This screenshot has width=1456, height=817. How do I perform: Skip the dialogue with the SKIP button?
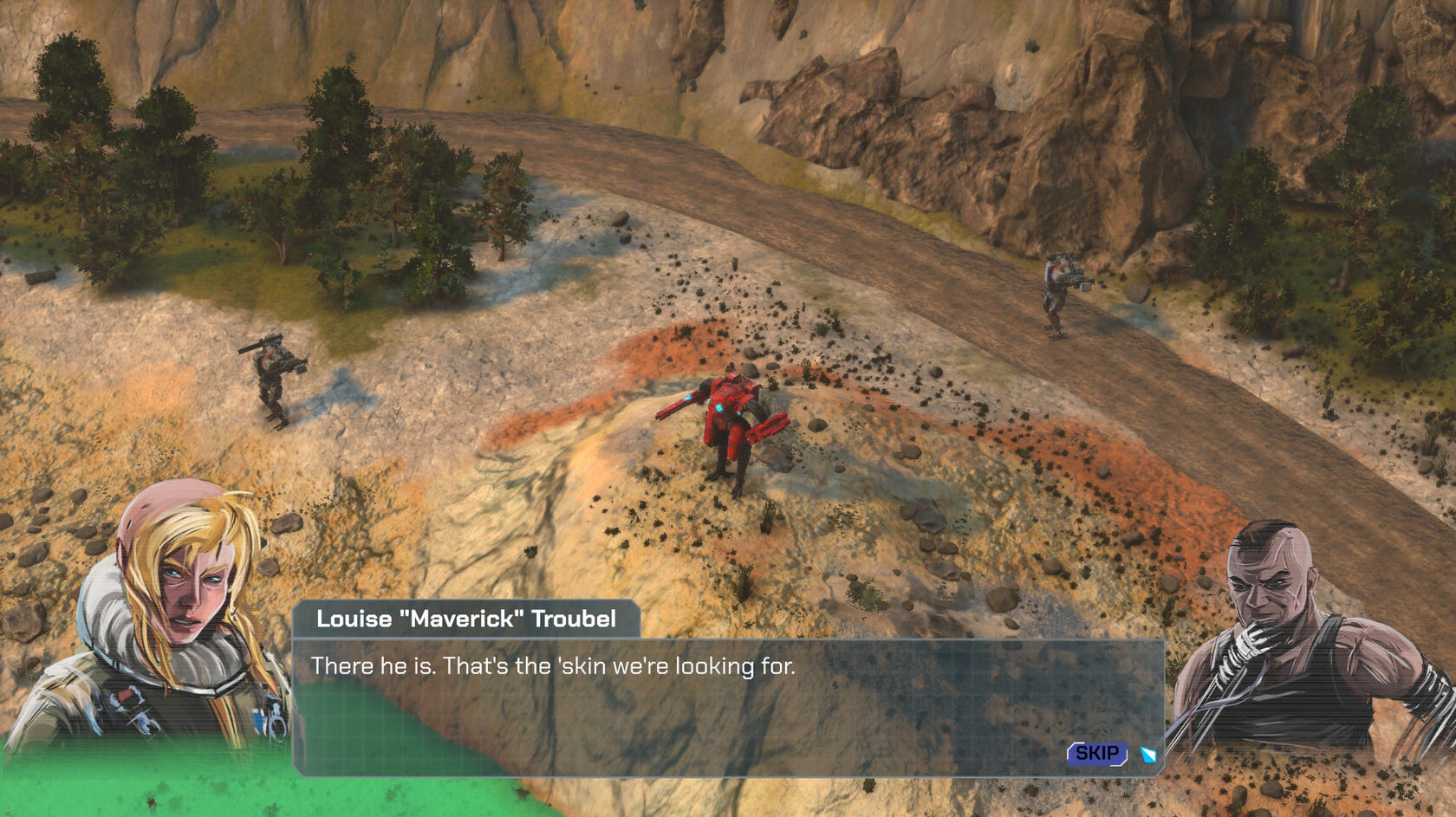point(1096,754)
